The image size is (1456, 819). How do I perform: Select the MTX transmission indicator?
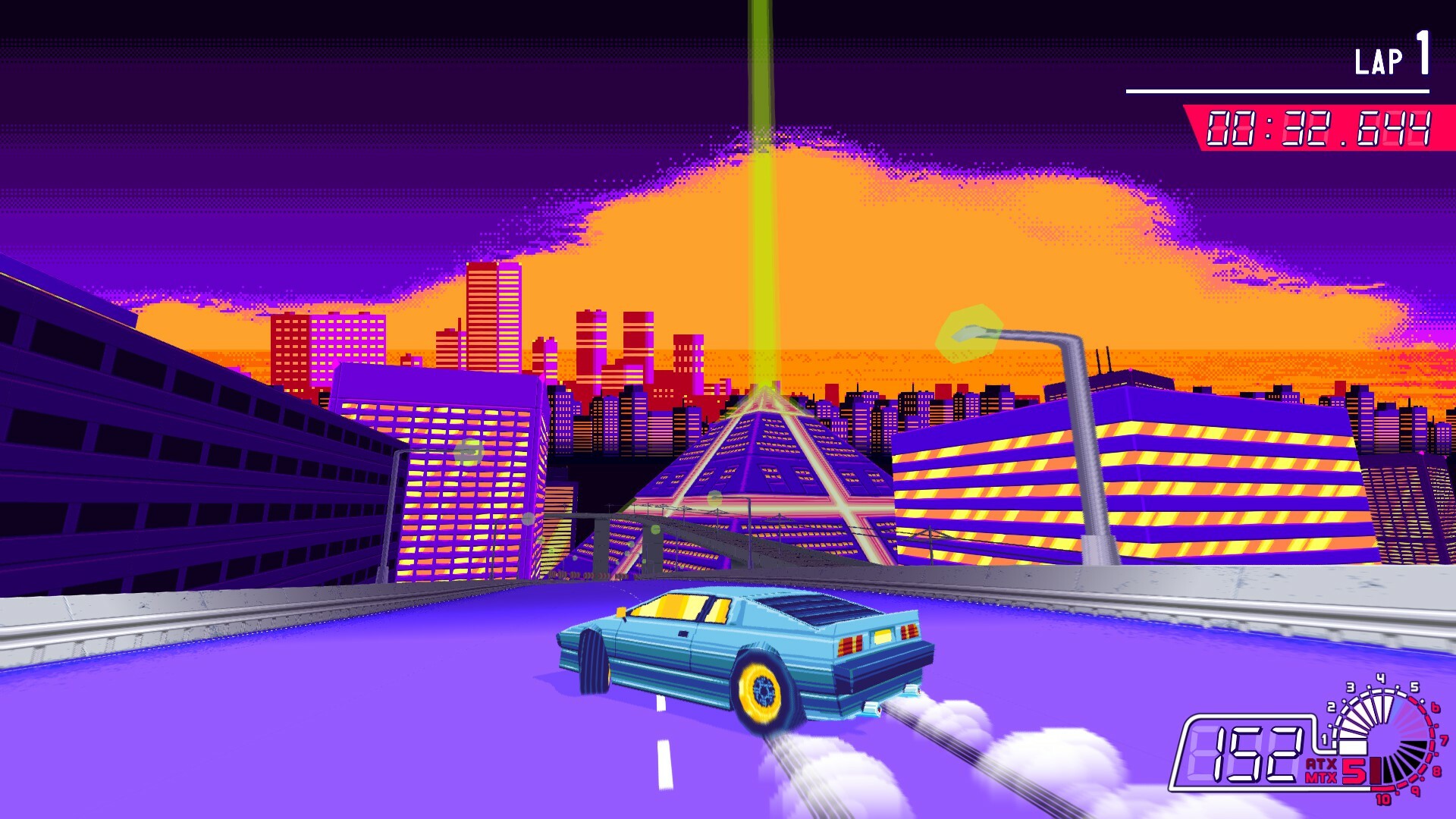1321,778
